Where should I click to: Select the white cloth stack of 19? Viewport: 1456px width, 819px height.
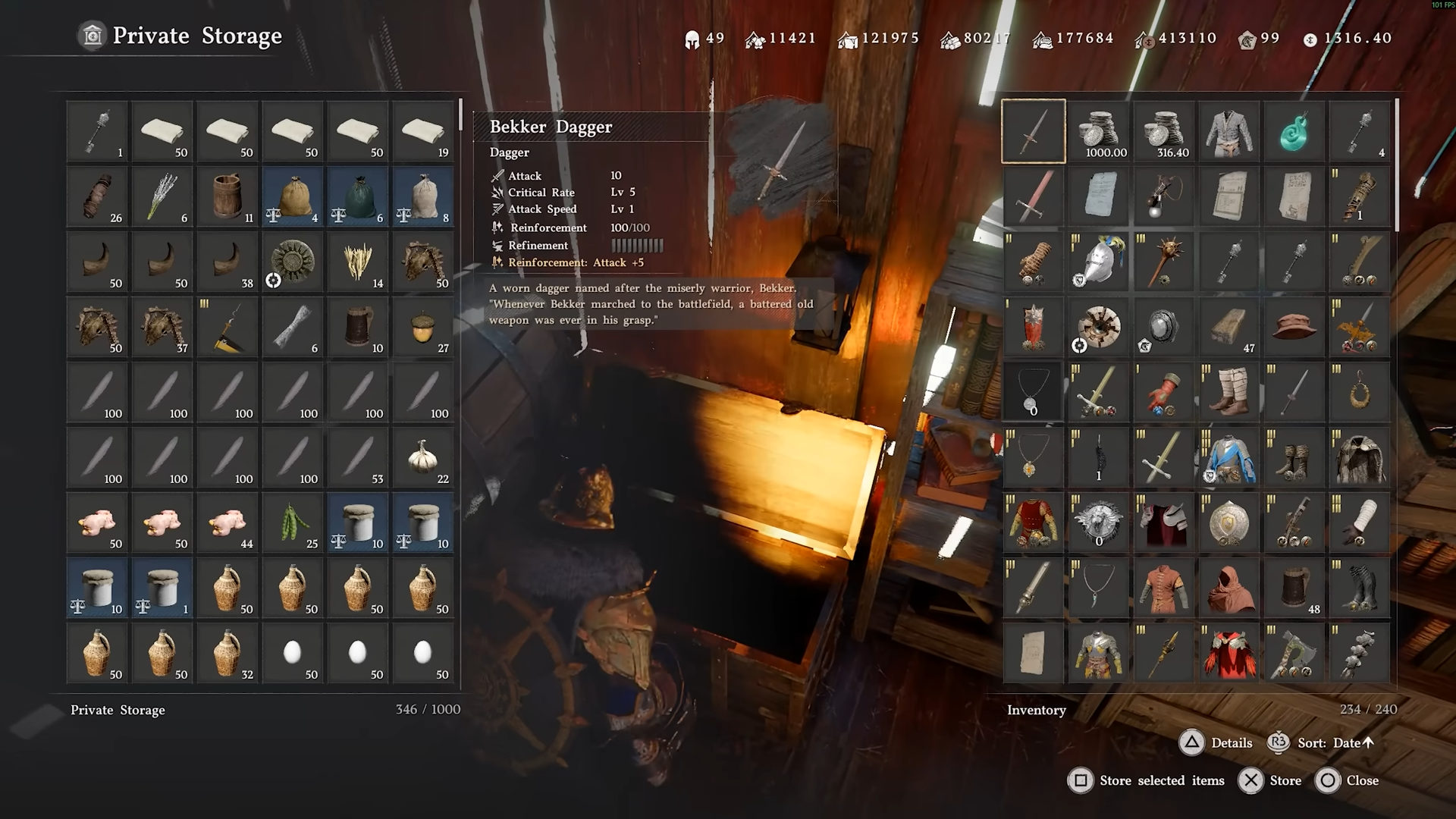point(423,131)
